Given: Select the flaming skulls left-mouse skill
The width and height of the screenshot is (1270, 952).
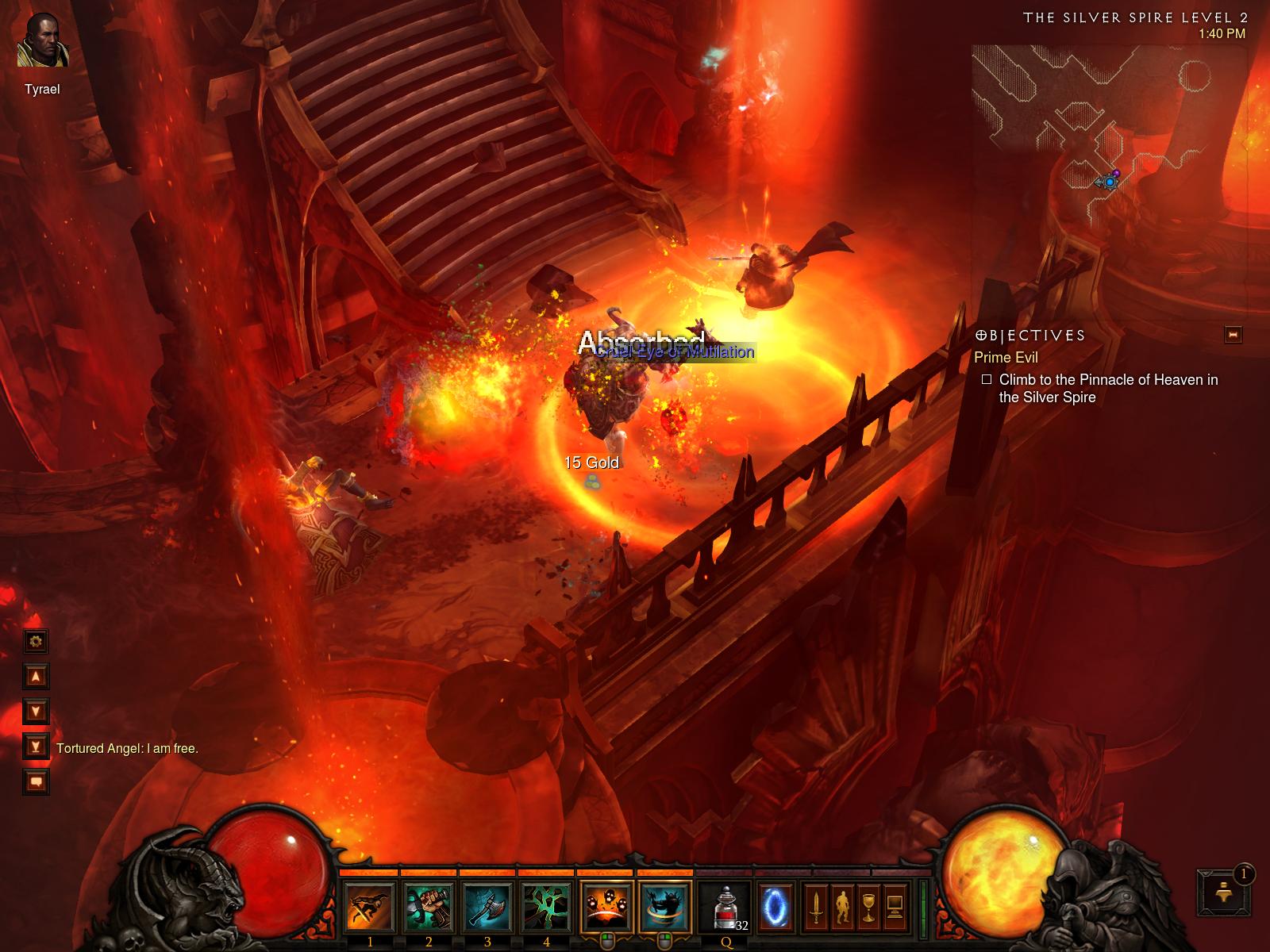Looking at the screenshot, I should [x=606, y=907].
